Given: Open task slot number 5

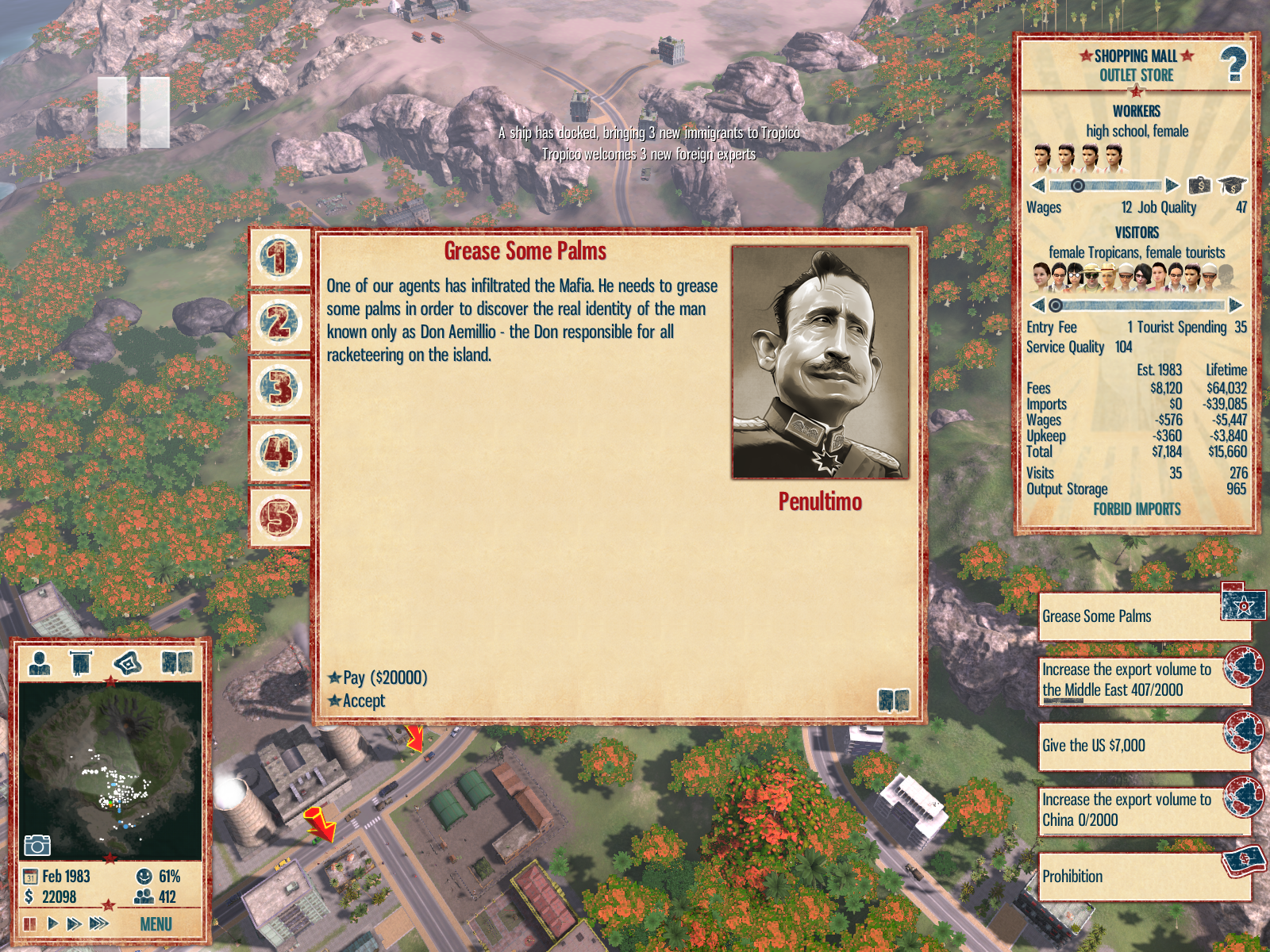Looking at the screenshot, I should [x=279, y=518].
